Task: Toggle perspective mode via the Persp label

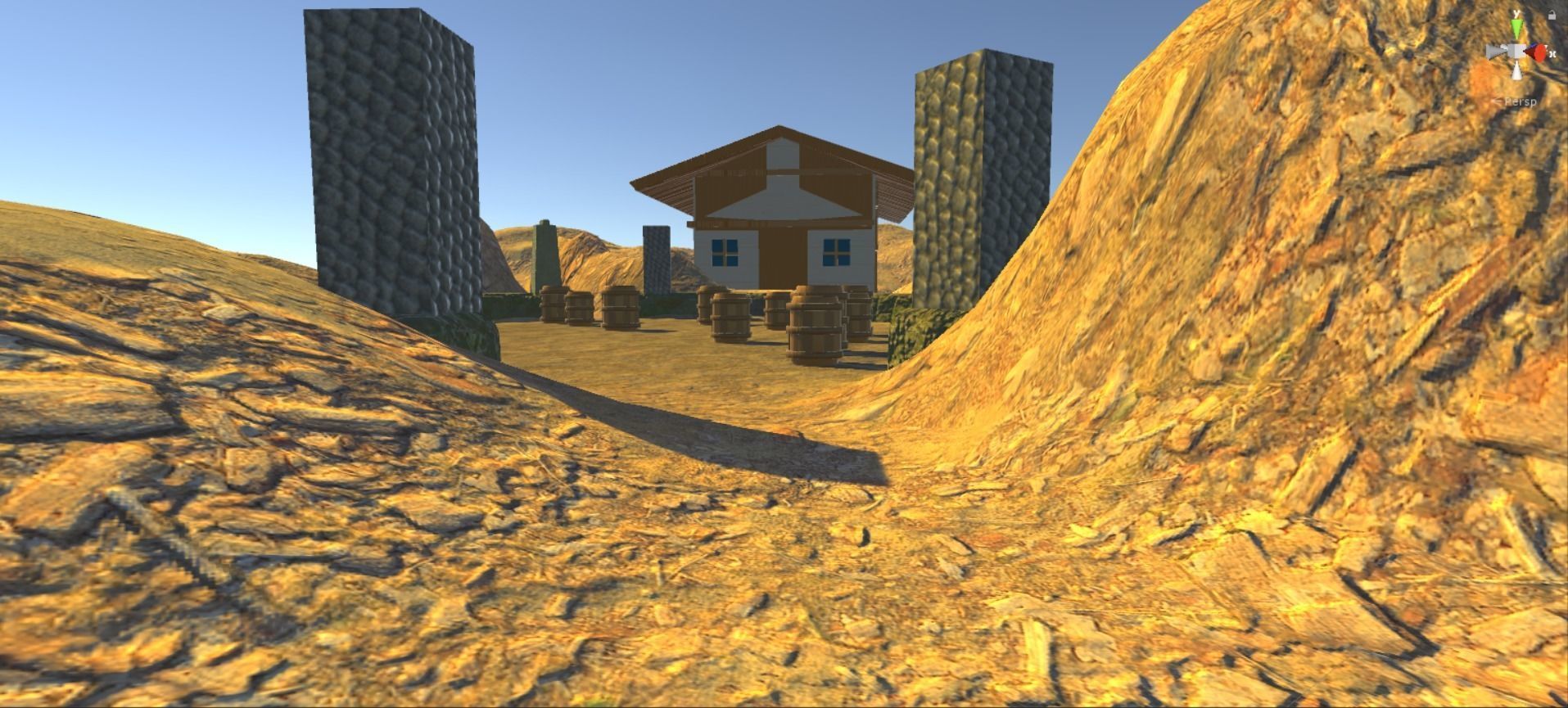Action: (x=1521, y=101)
